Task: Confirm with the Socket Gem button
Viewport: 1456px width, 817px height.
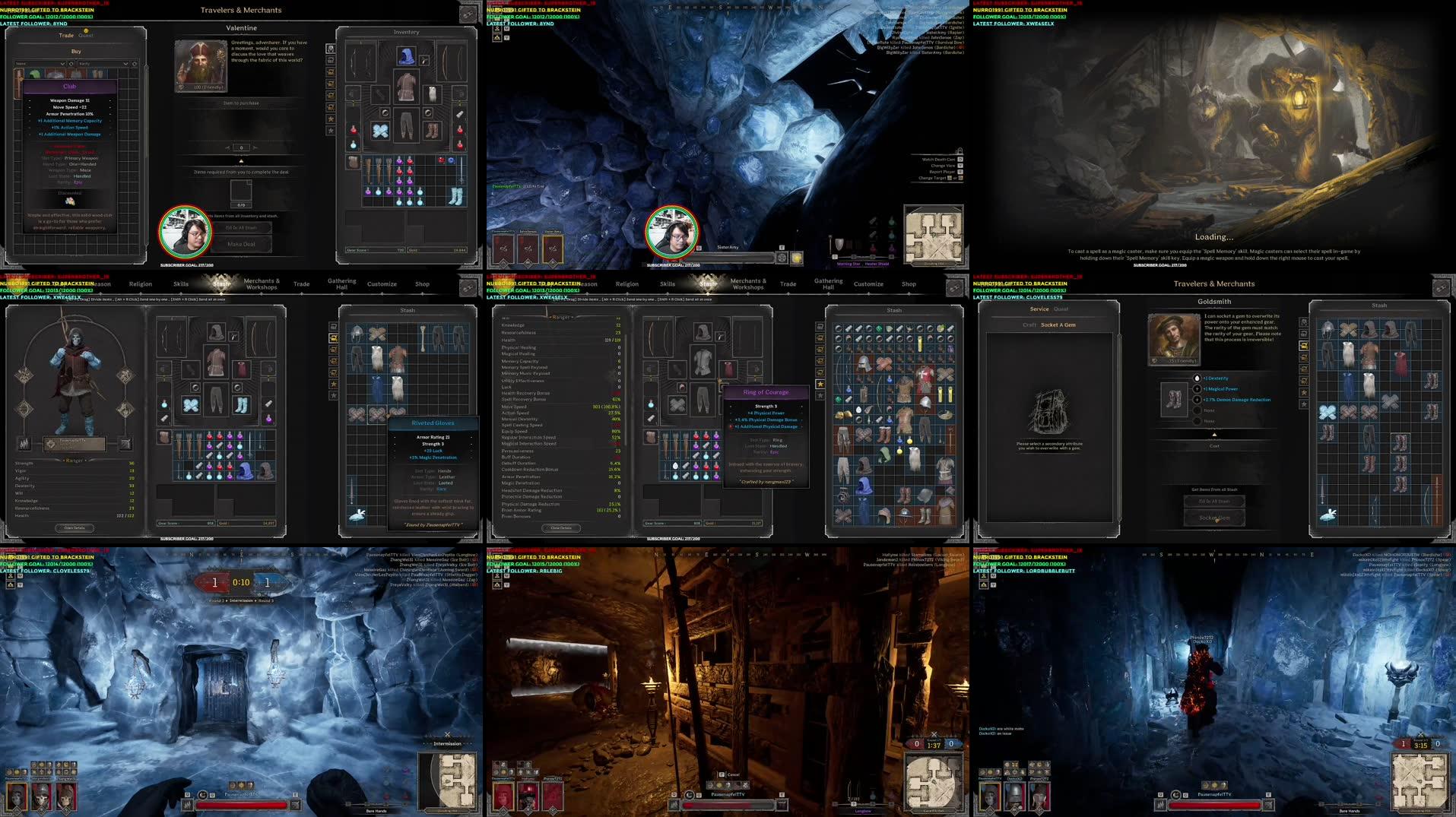Action: click(x=1214, y=518)
